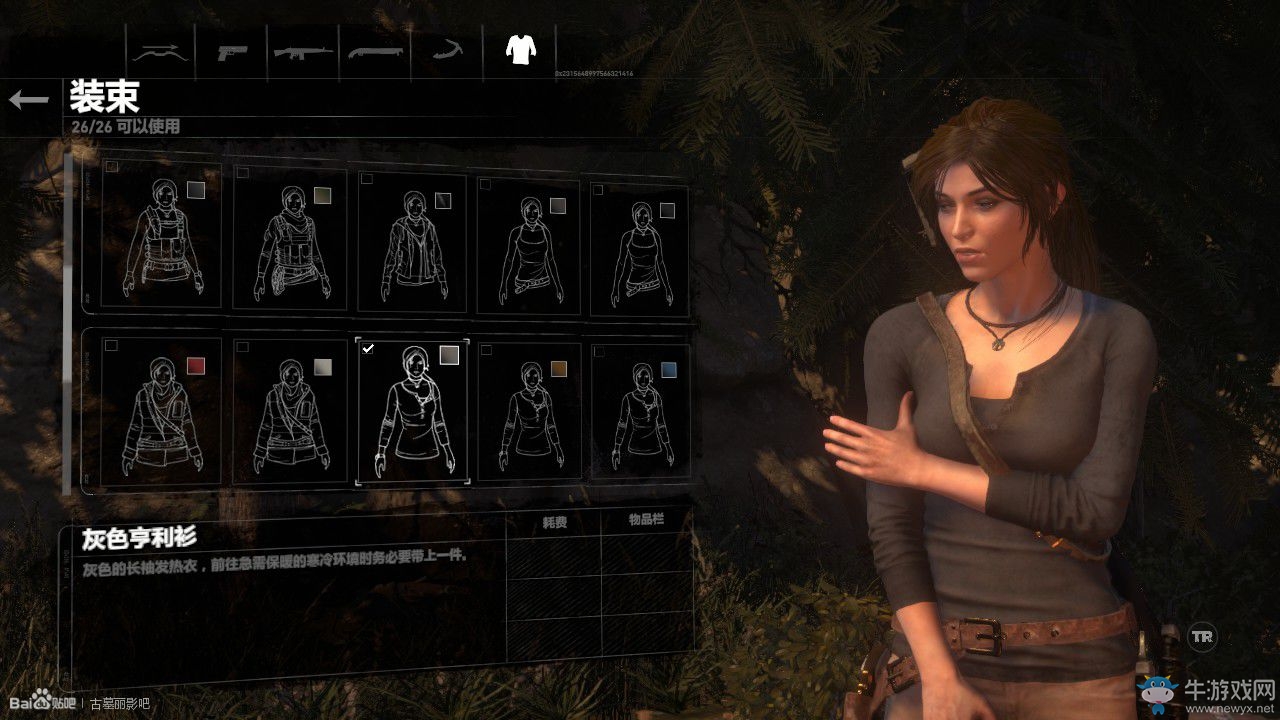Go back using the left arrow button
Image resolution: width=1280 pixels, height=720 pixels.
29,99
